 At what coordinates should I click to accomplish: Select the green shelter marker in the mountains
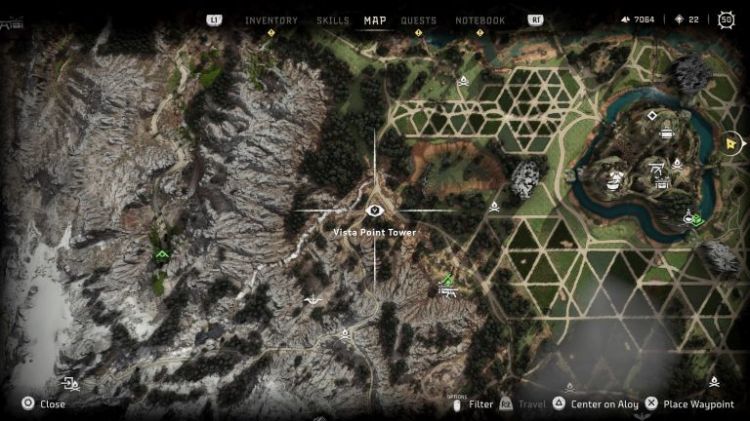click(x=161, y=256)
